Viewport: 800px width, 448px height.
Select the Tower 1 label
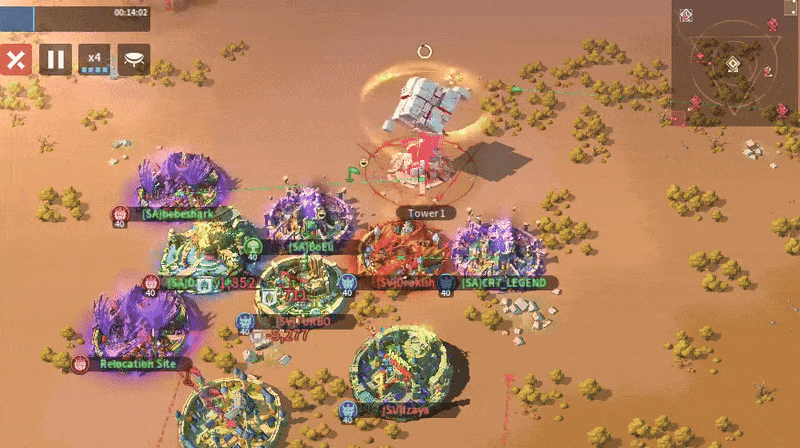pyautogui.click(x=426, y=212)
